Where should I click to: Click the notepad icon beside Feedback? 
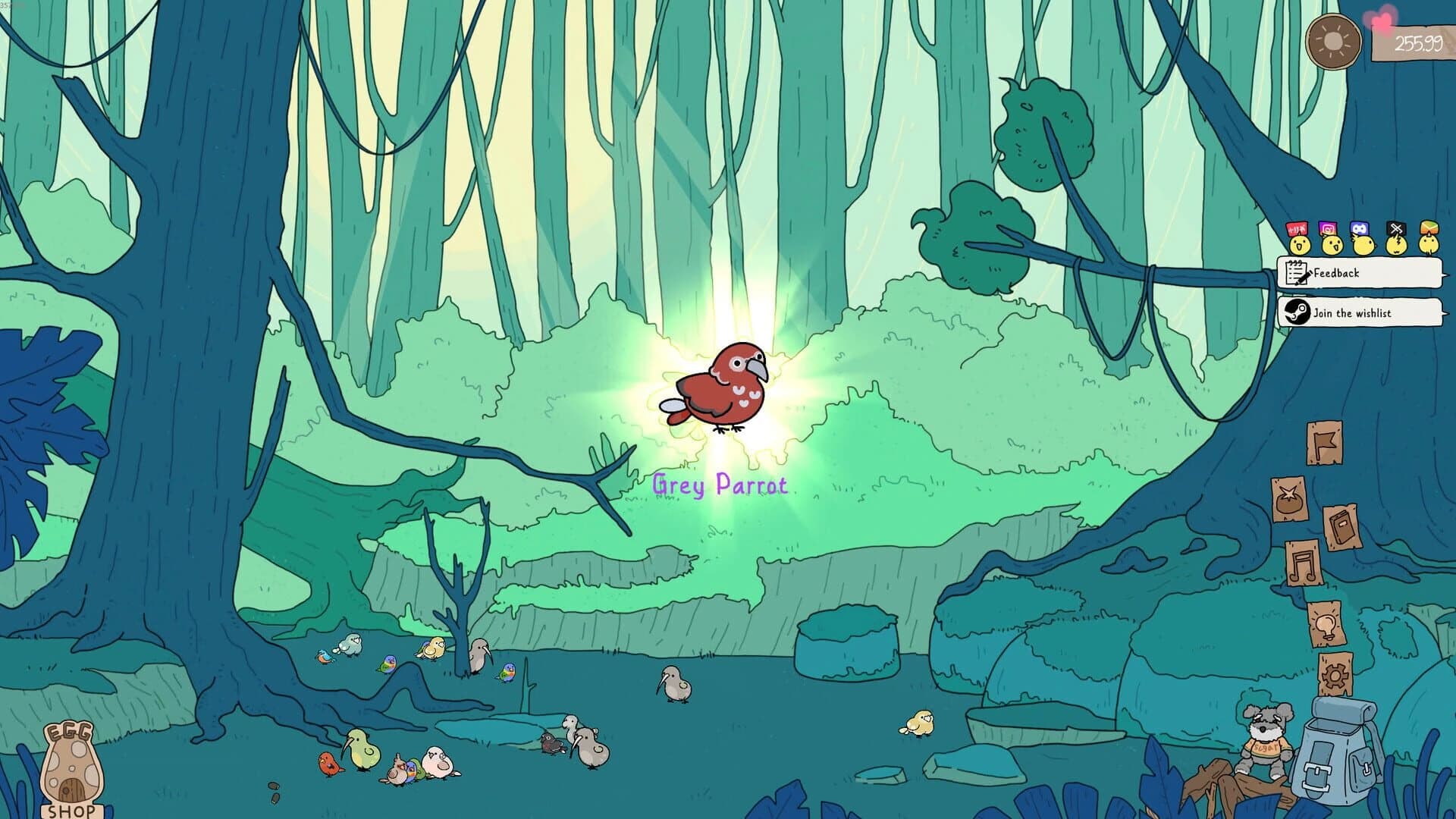[x=1297, y=272]
